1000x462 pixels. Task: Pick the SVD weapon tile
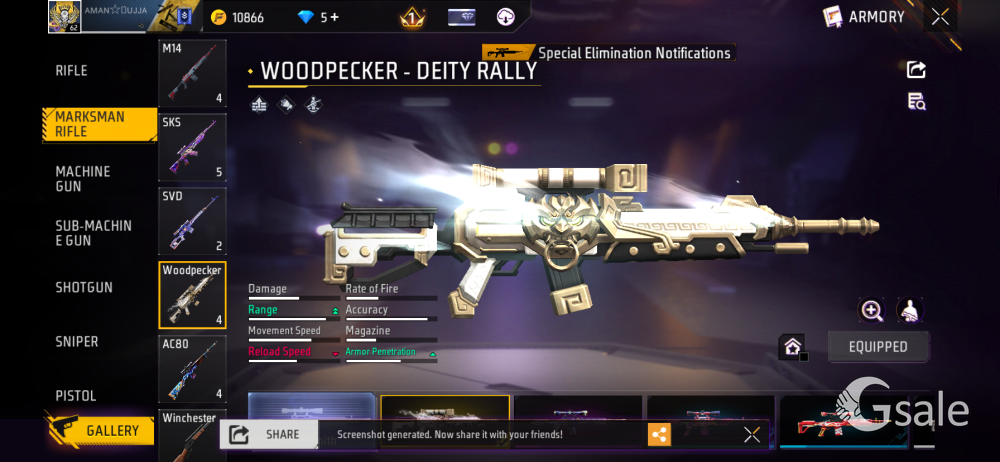pyautogui.click(x=192, y=221)
